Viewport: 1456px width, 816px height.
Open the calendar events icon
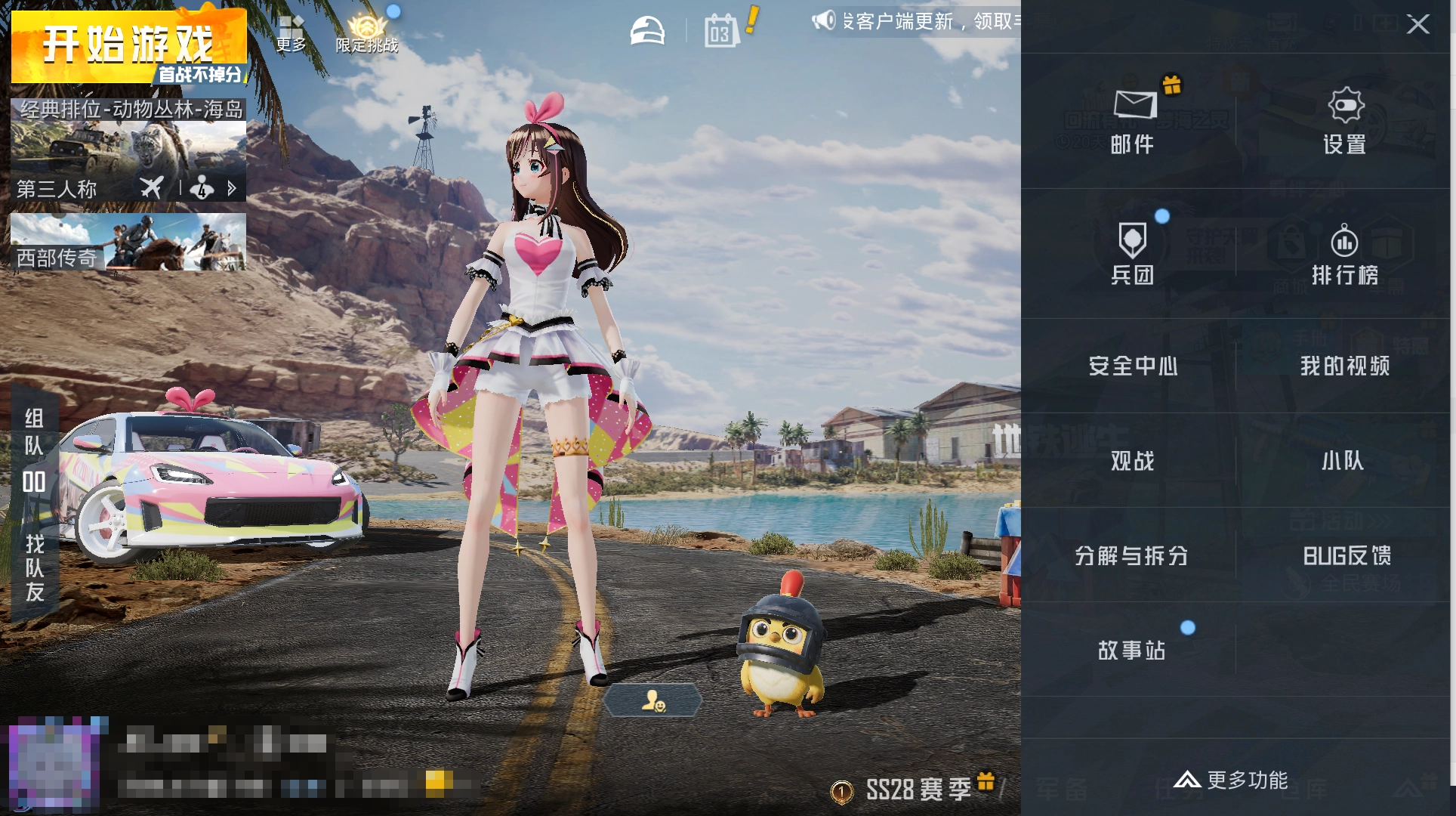[721, 32]
